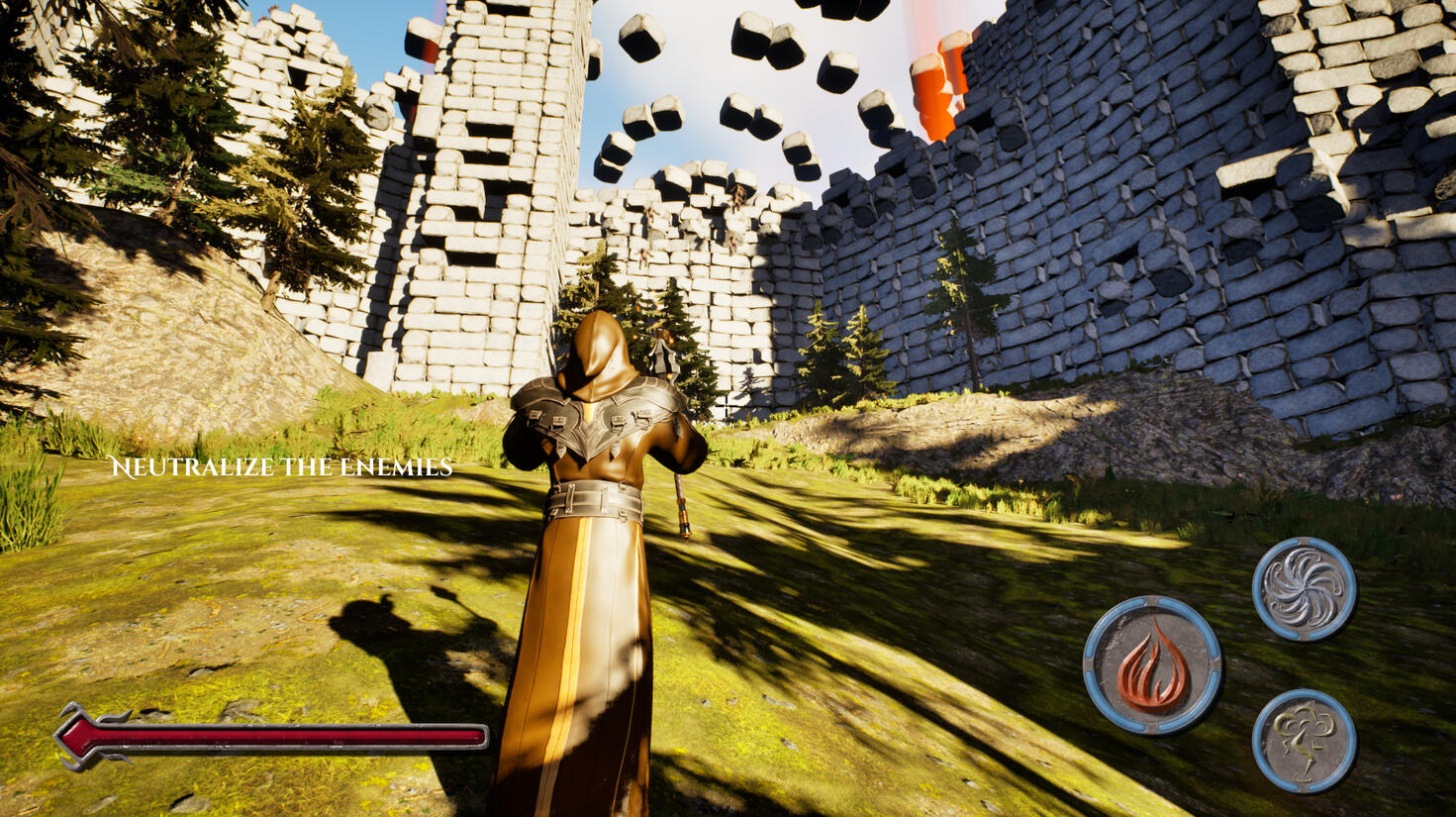Tap the flame symbol inside the large medallion
Image resolution: width=1456 pixels, height=817 pixels.
point(1152,664)
